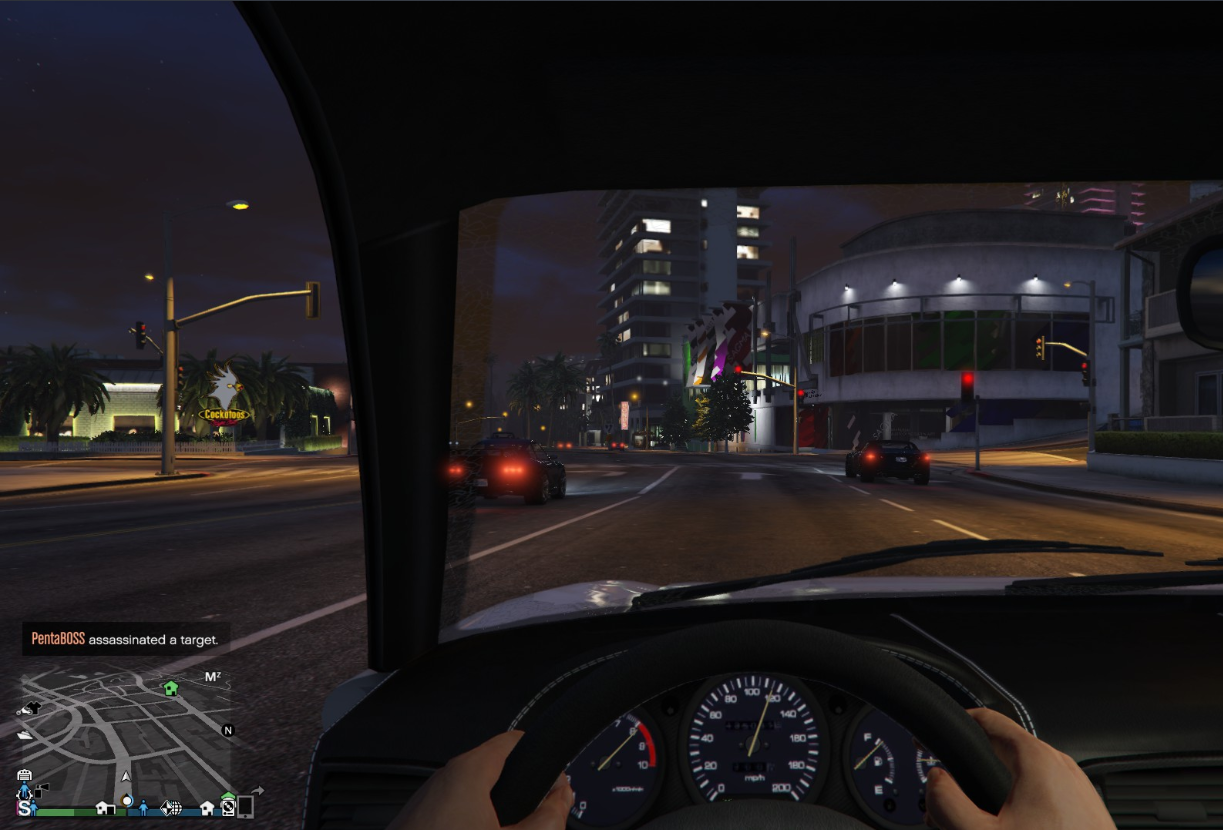Click the boat marker on the minimap
Screen dimensions: 1223x830
coord(25,735)
